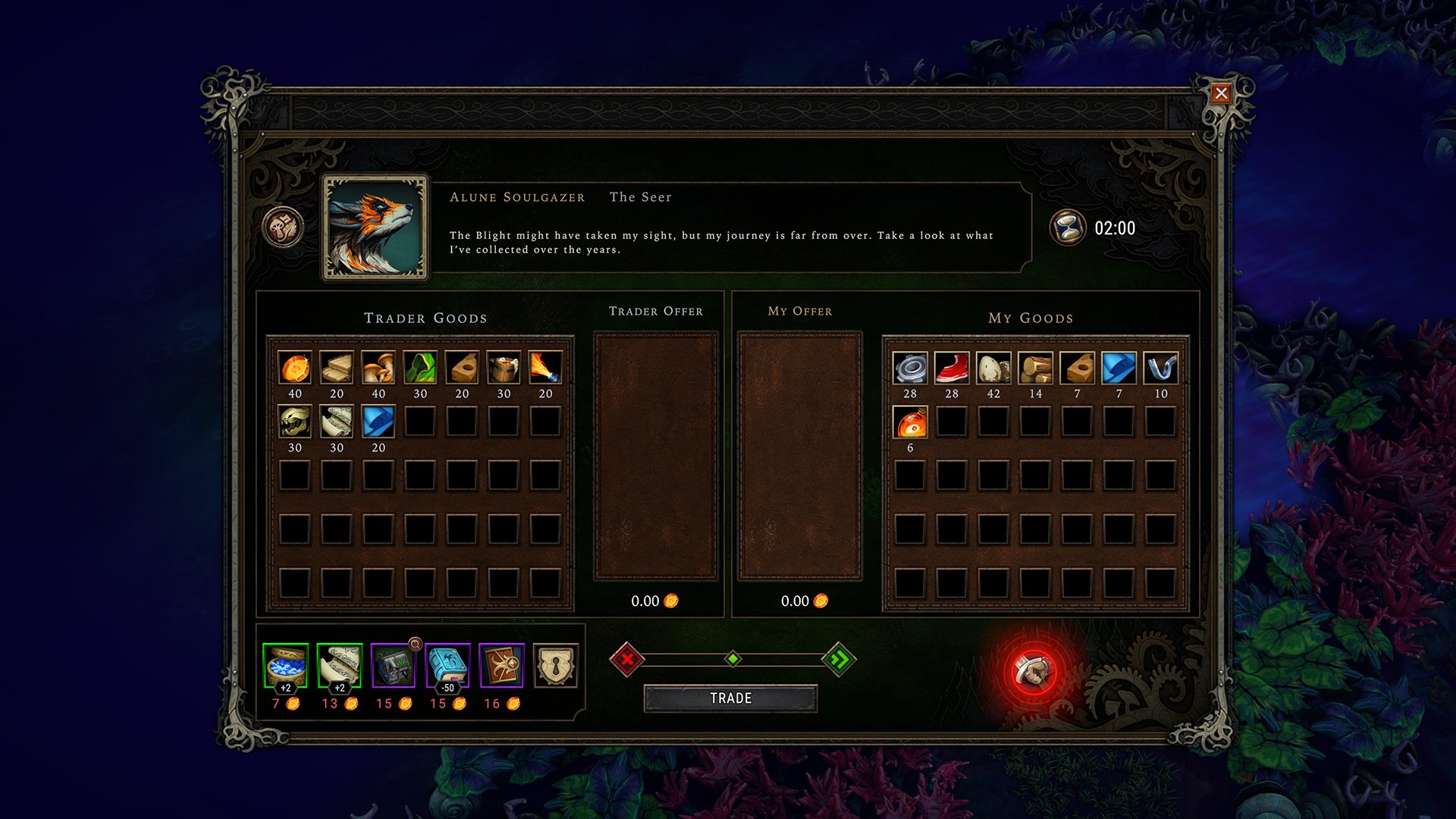Image resolution: width=1456 pixels, height=819 pixels.
Task: Add the flaming torch to the offer
Action: pos(544,368)
